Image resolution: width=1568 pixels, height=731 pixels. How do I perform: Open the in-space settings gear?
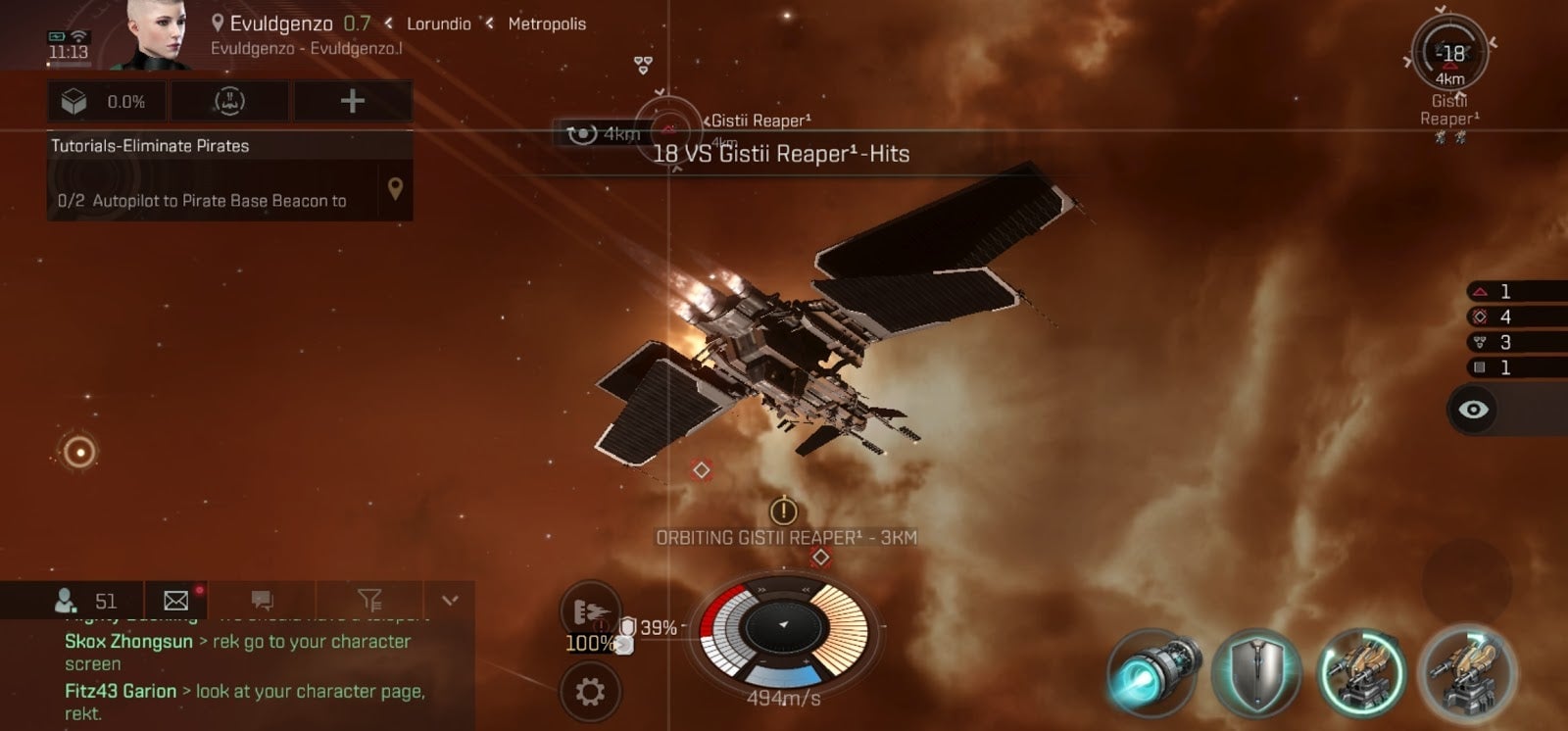[x=589, y=689]
